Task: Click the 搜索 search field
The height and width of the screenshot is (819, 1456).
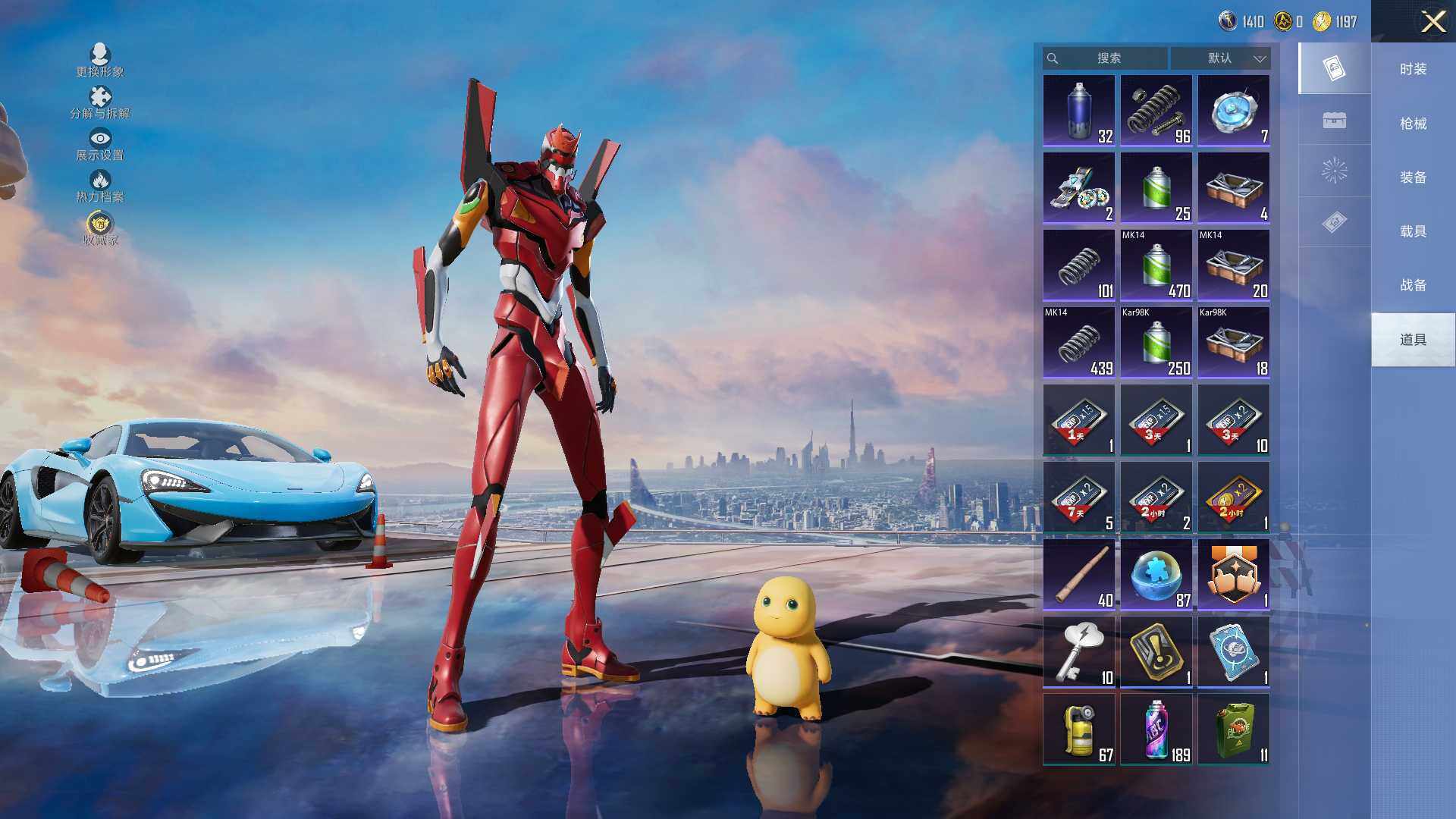Action: click(x=1106, y=58)
